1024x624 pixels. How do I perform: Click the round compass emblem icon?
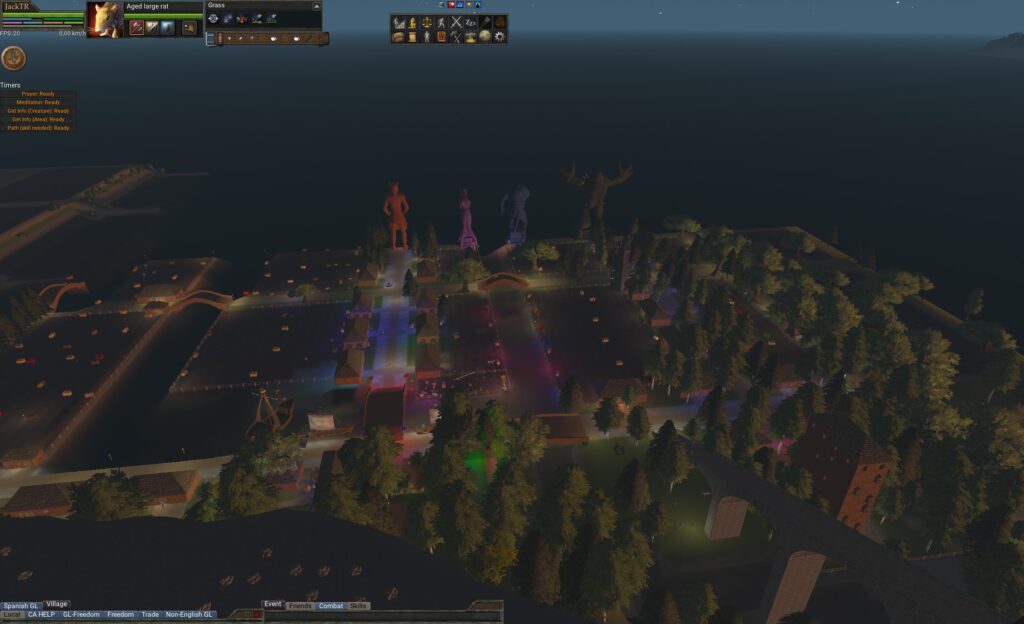pos(14,59)
